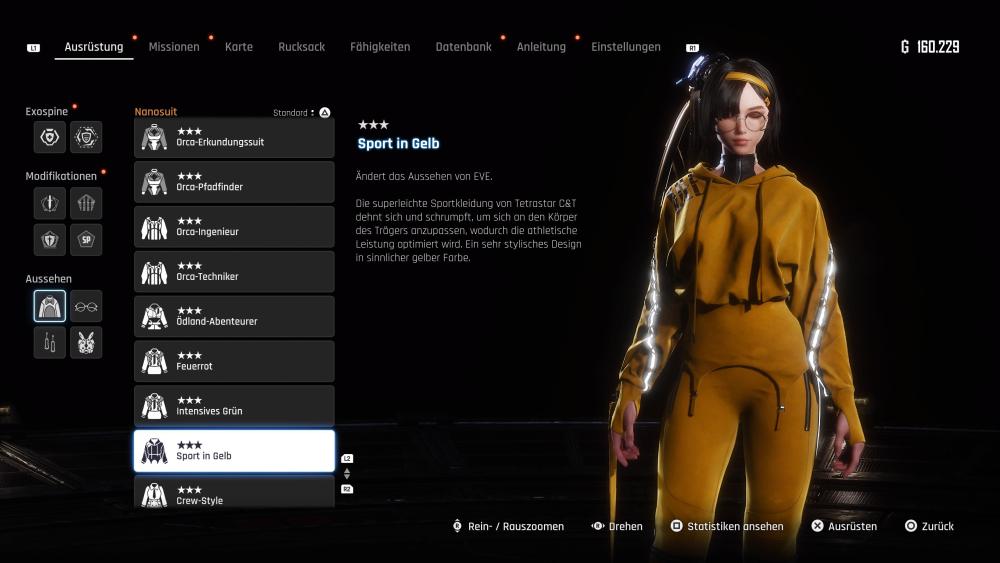Open the SP modification slot

86,240
